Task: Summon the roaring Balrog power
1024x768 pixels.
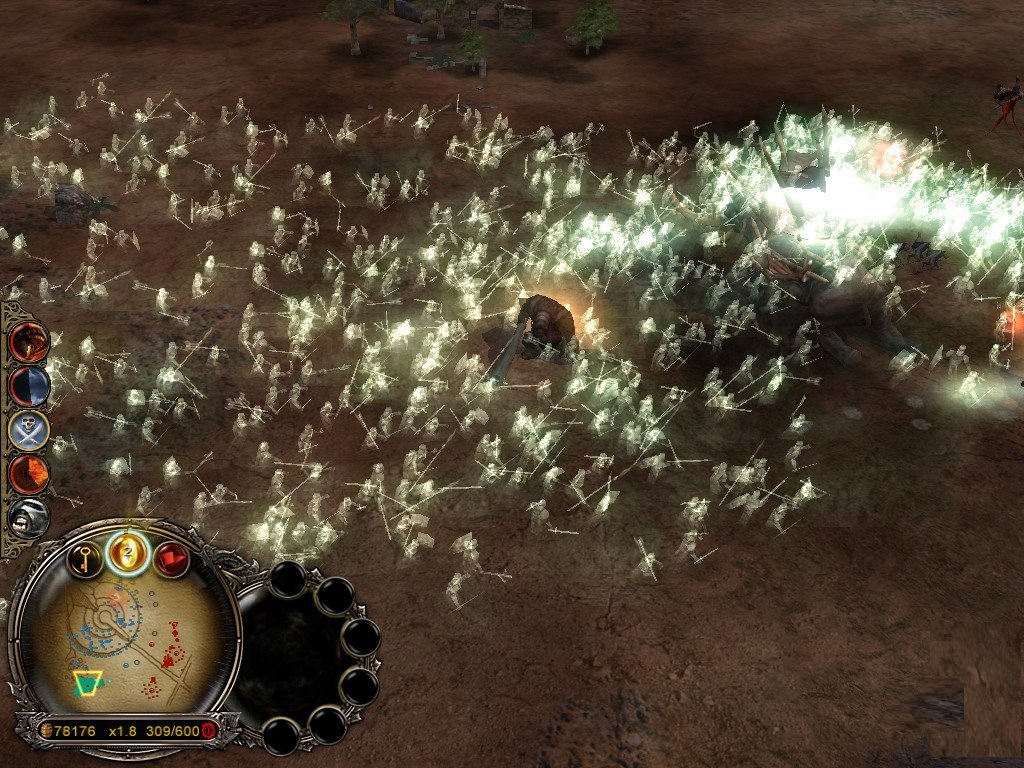Action: tap(28, 517)
